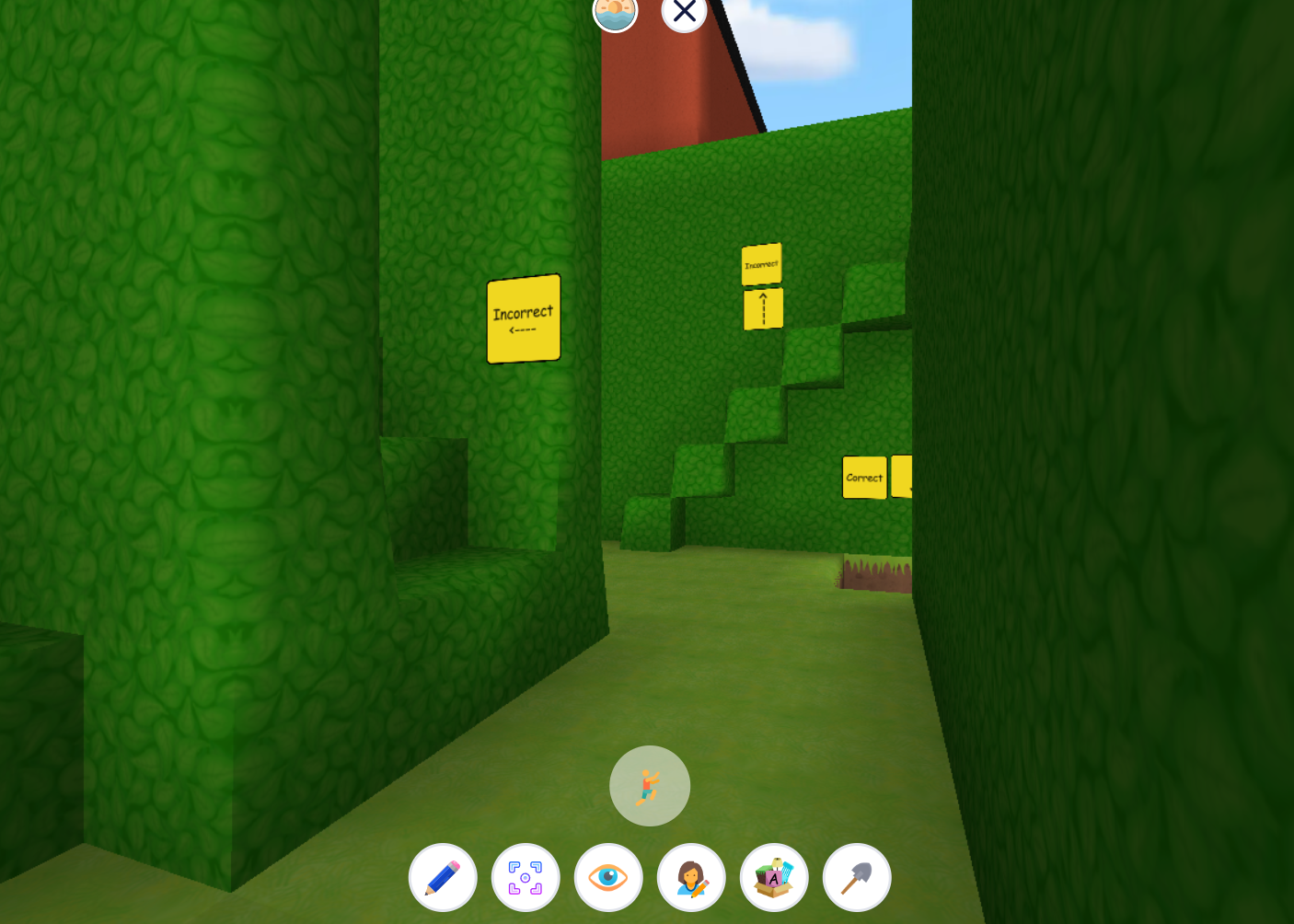Open the avatar editor icon

pos(691,877)
